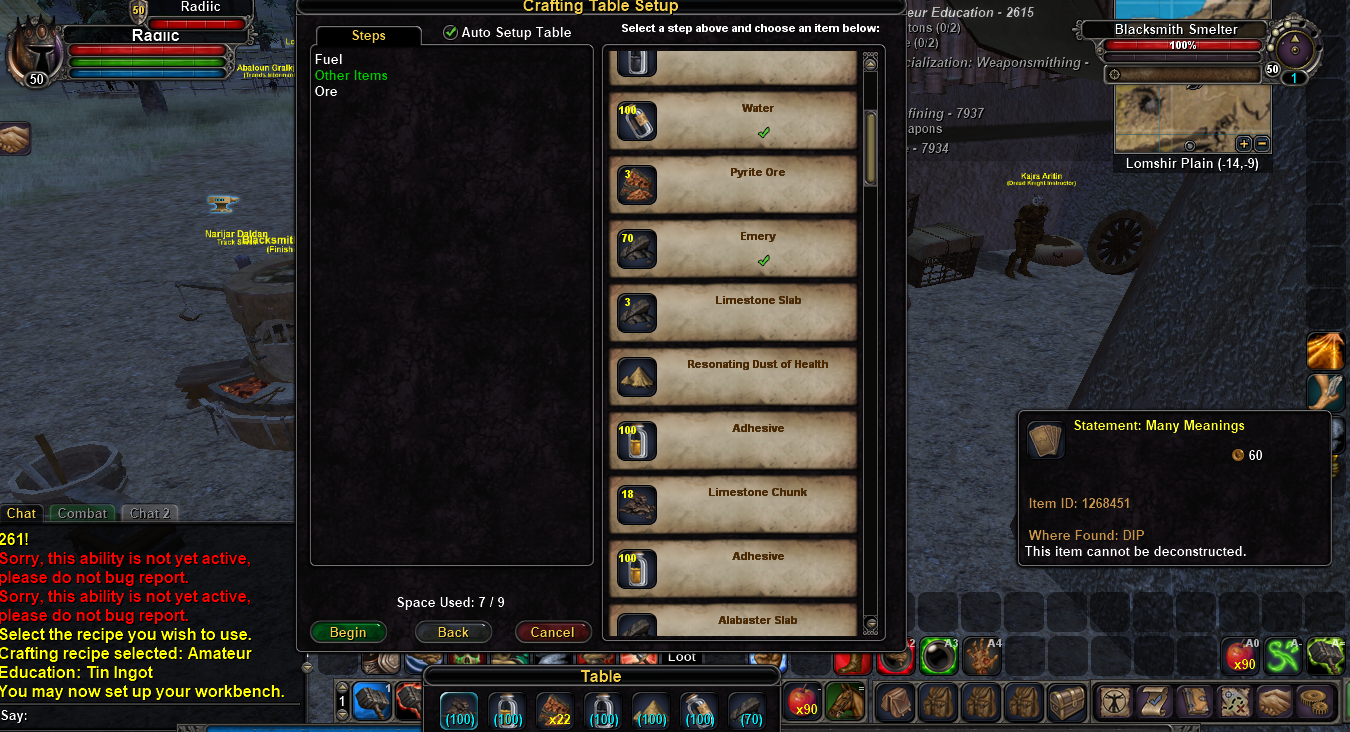
Task: Zoom in the minimap with plus button
Action: click(1244, 144)
